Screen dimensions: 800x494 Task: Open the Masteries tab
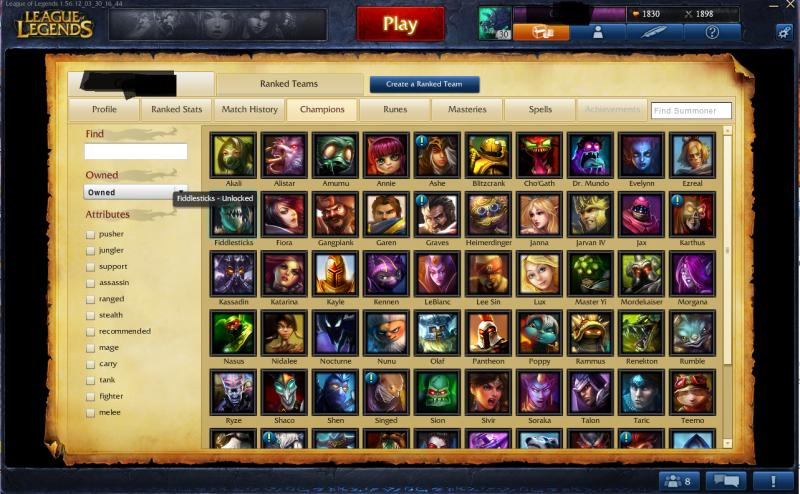point(467,110)
